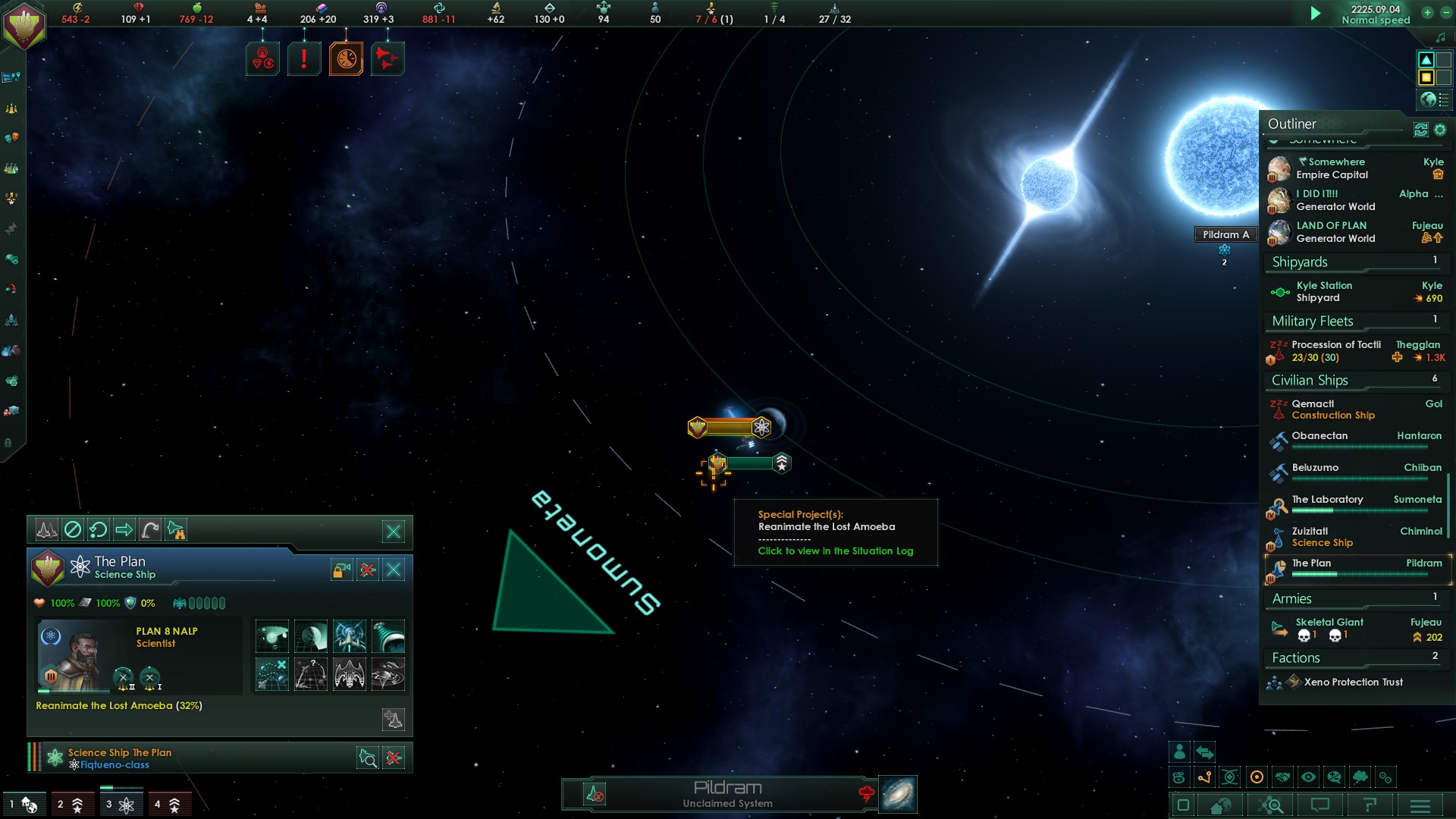Select control group 3
1456x819 pixels.
tap(120, 805)
